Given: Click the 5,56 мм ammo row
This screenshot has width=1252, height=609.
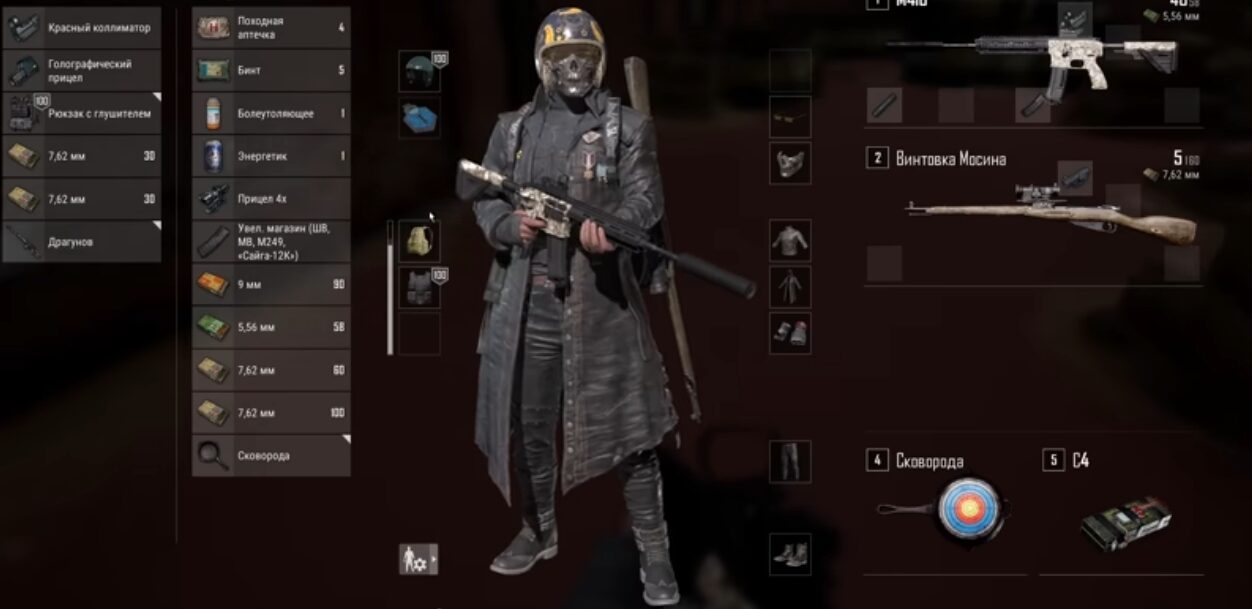Looking at the screenshot, I should pyautogui.click(x=271, y=327).
